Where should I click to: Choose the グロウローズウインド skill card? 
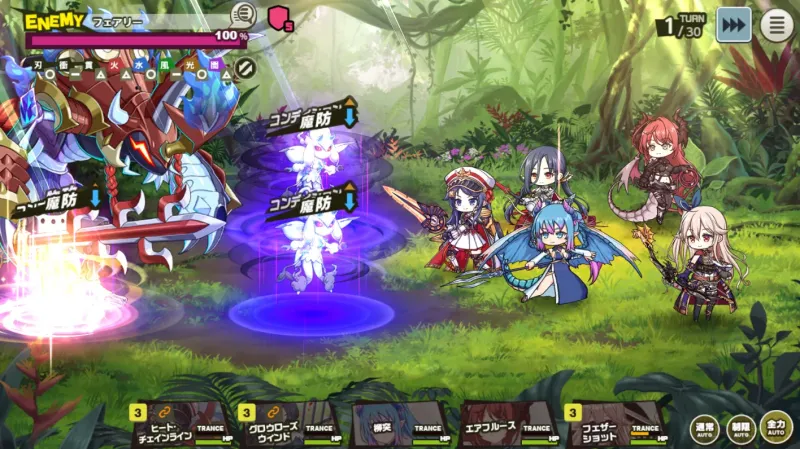click(290, 424)
